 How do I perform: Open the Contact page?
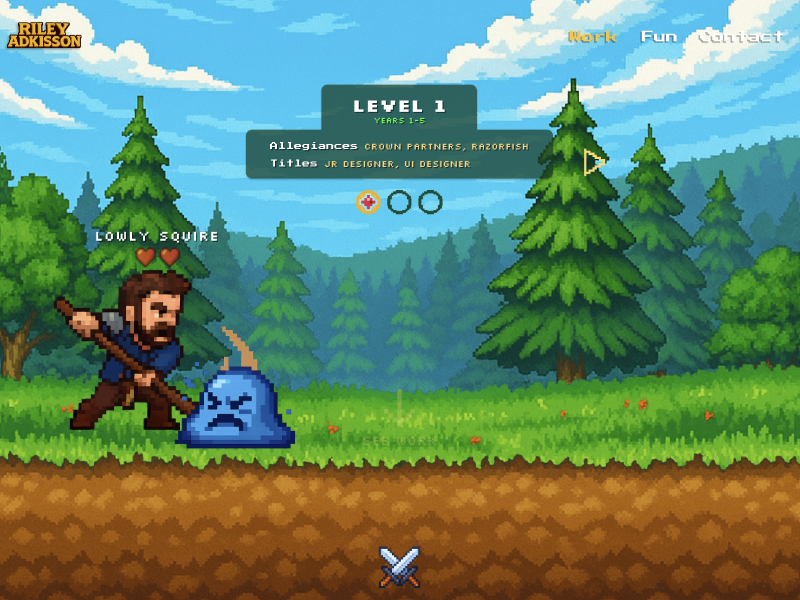tap(740, 37)
